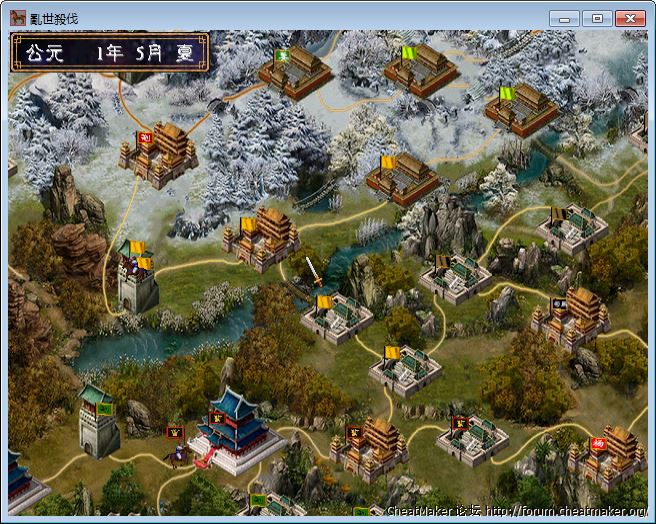Screen dimensions: 656x524
Task: Select the watchtower with two yellow flags
Action: (135, 277)
